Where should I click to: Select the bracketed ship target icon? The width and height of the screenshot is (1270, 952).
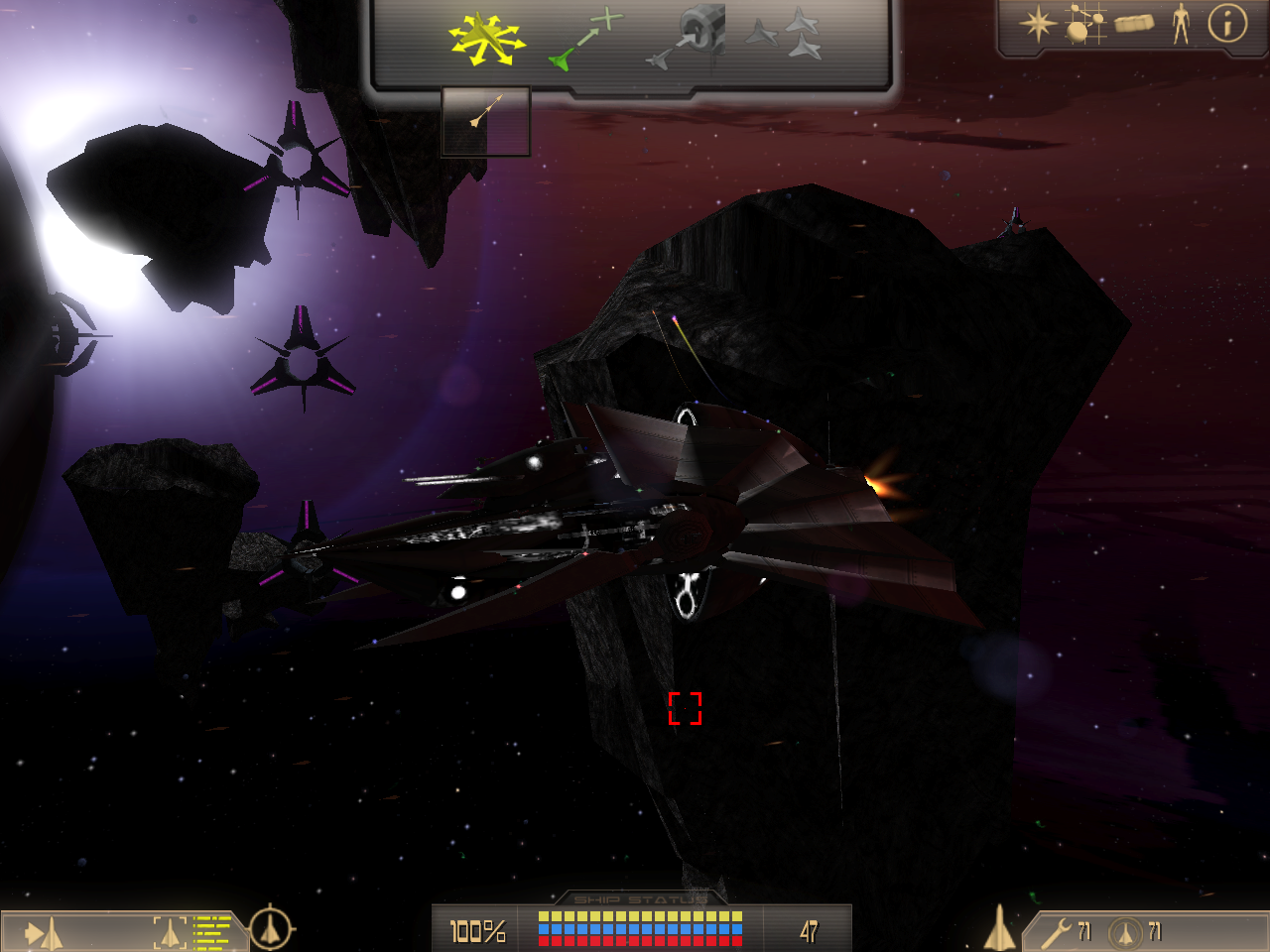[170, 932]
